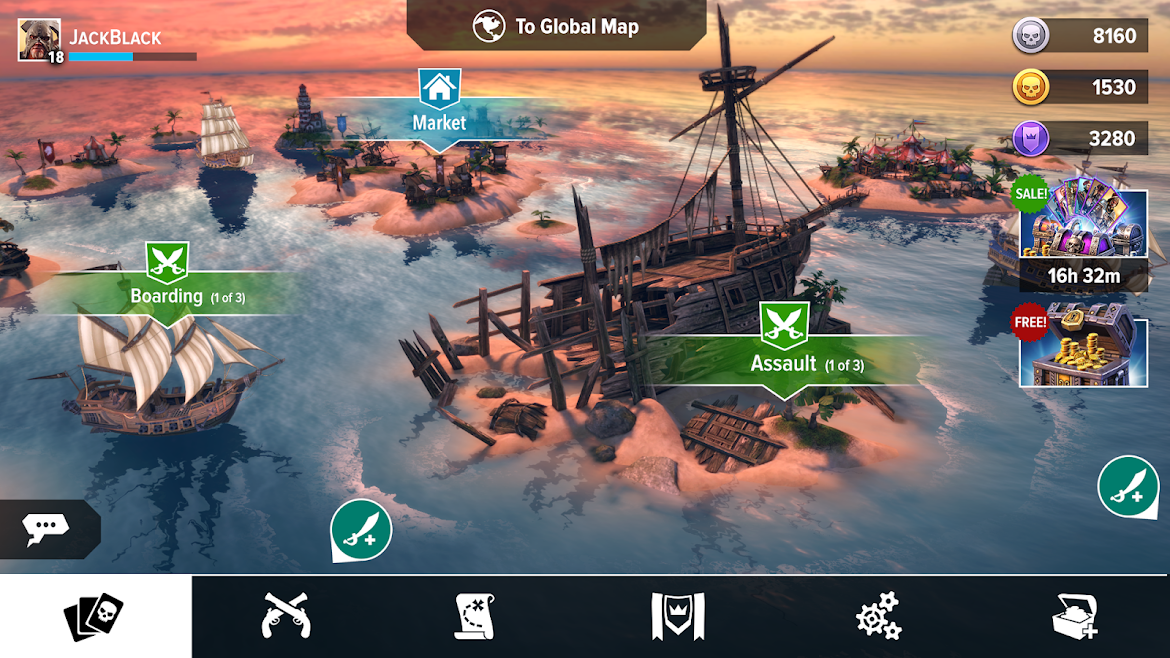Open the To Global Map button
The height and width of the screenshot is (658, 1170).
pyautogui.click(x=557, y=27)
